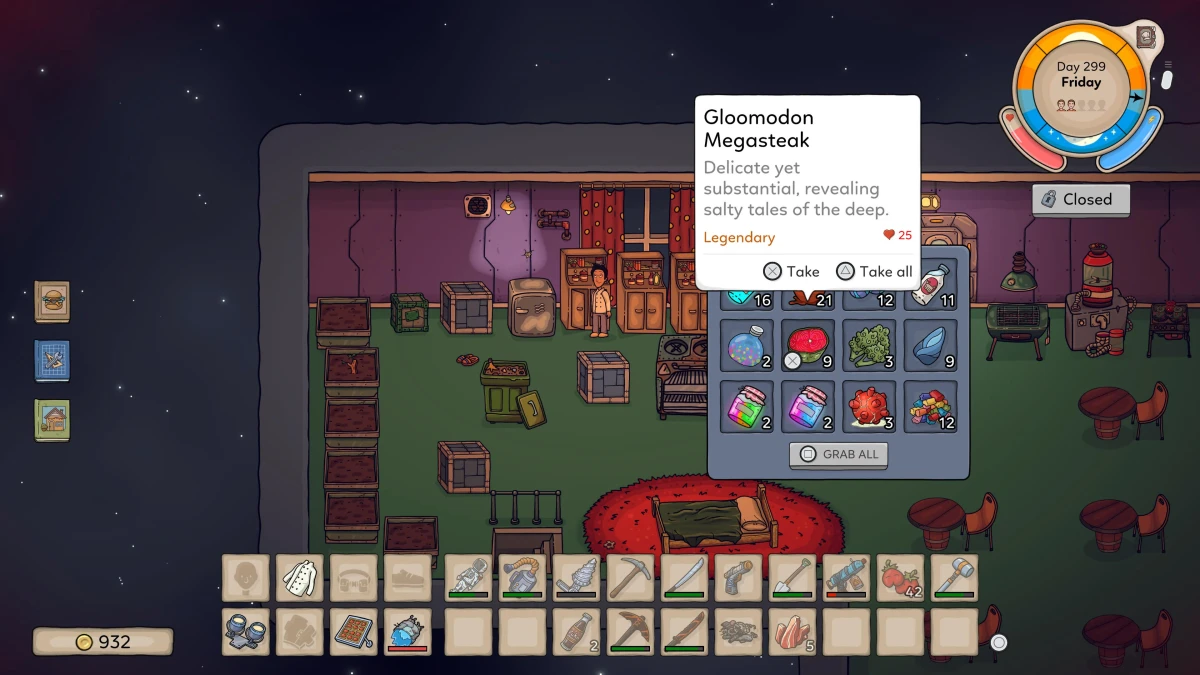1200x675 pixels.
Task: Open the journal icon beside the day clock
Action: click(1146, 37)
